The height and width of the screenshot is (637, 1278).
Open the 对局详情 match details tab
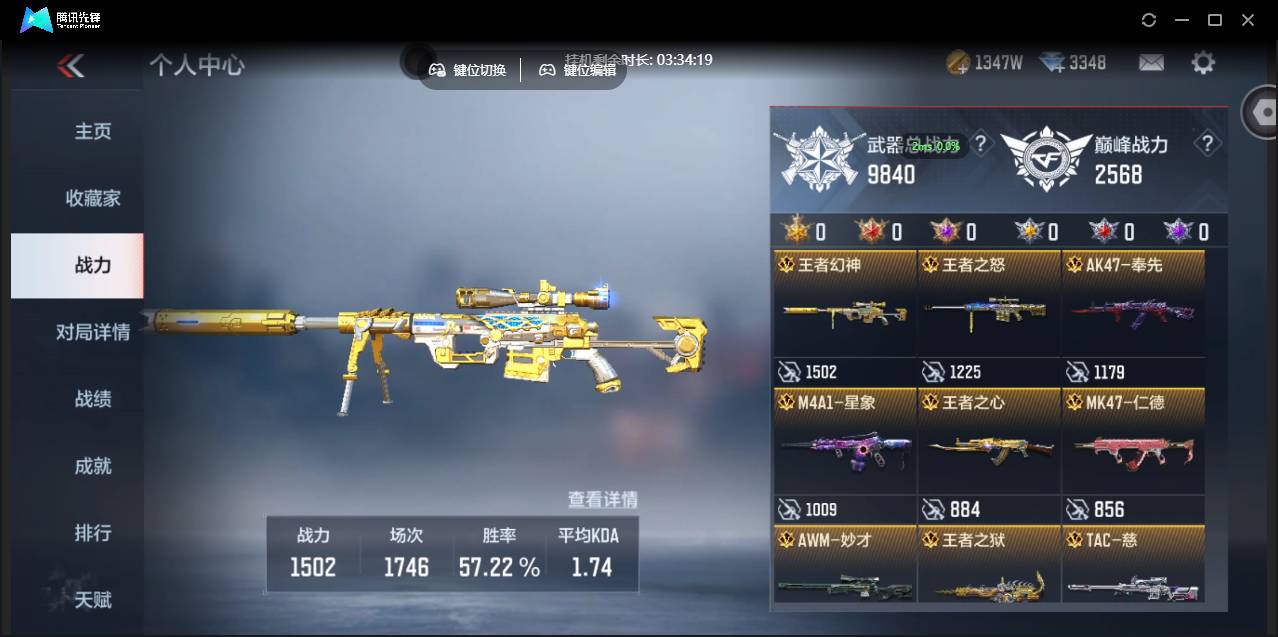coord(93,332)
